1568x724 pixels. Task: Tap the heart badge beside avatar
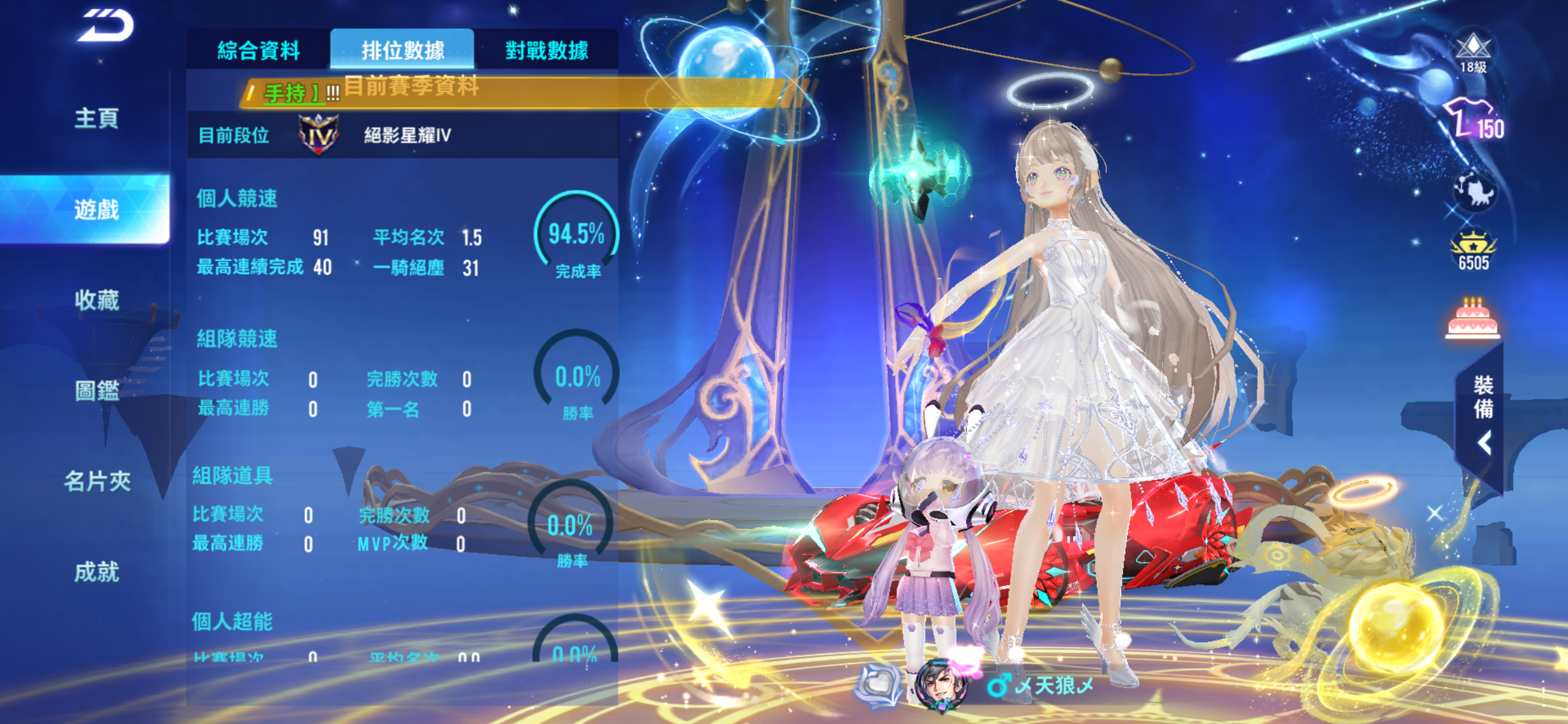879,684
